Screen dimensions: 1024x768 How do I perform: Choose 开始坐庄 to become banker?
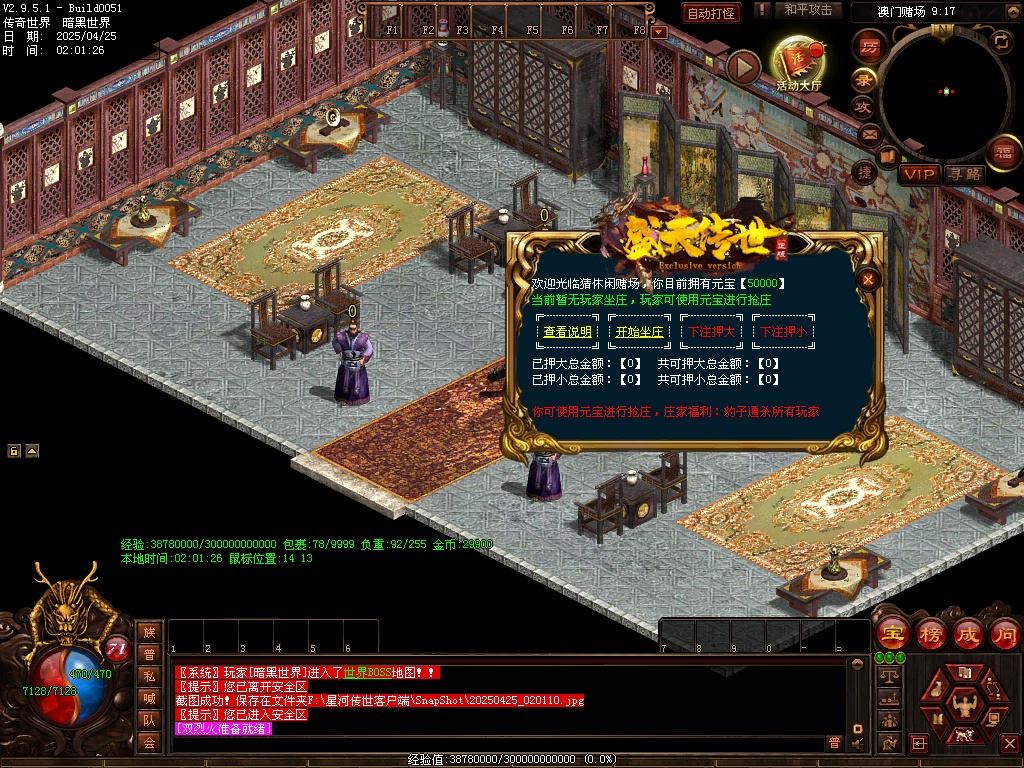[639, 332]
